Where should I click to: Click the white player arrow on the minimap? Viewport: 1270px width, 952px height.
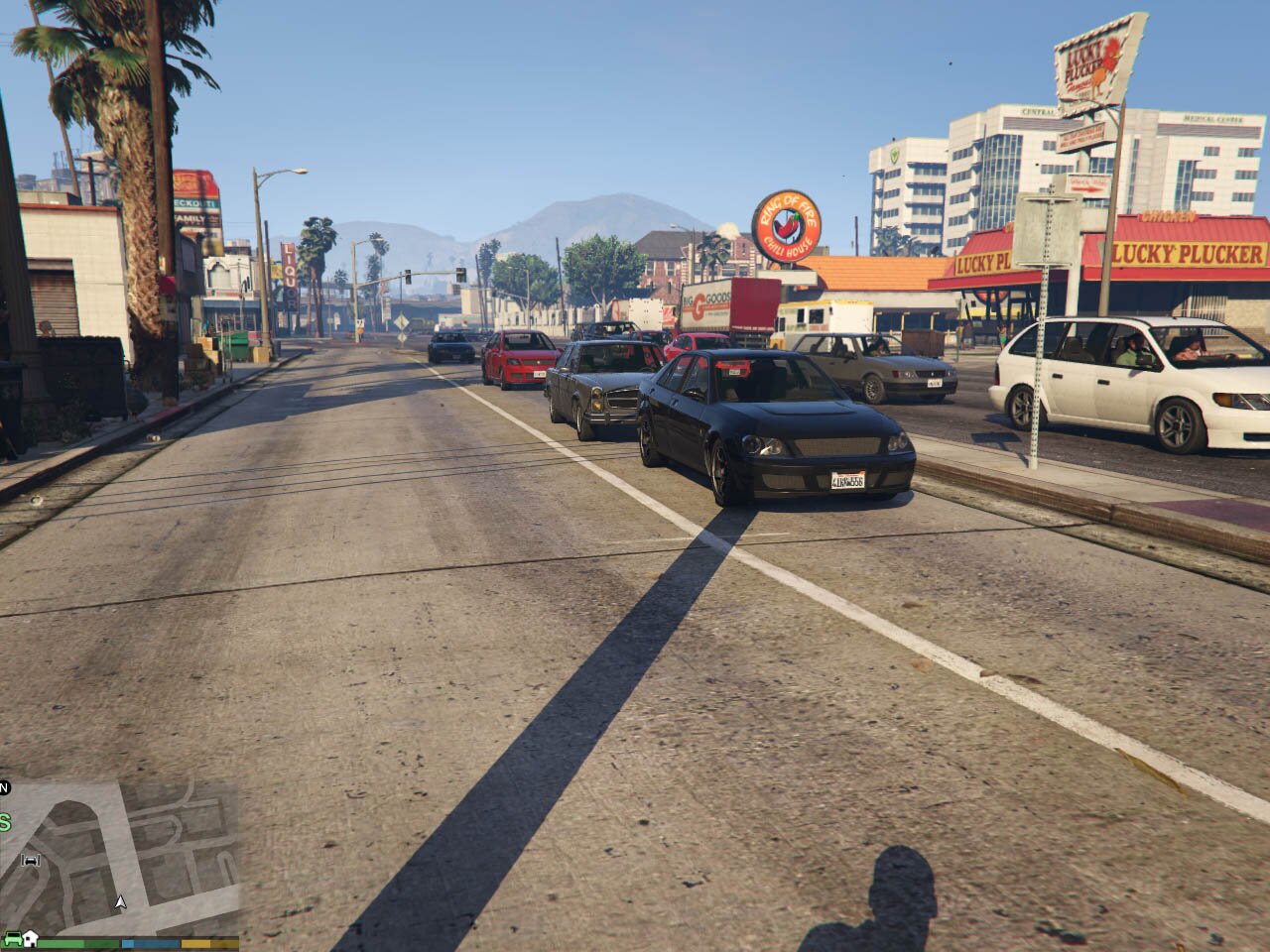[x=121, y=902]
